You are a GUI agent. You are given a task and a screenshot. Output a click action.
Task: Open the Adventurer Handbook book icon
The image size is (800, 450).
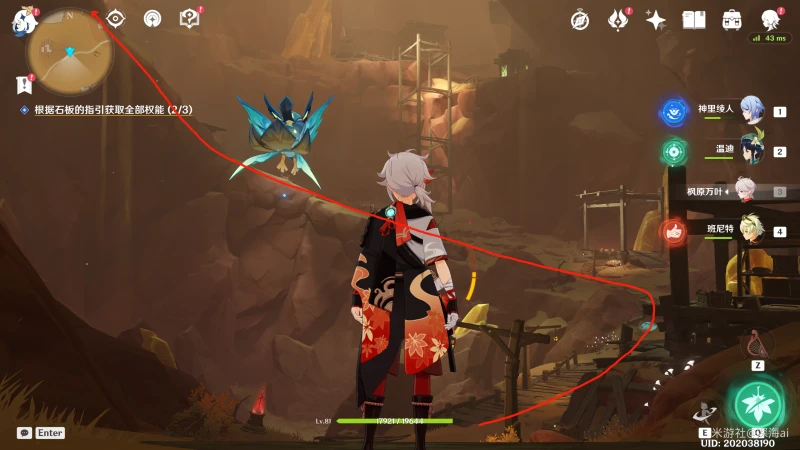(694, 19)
